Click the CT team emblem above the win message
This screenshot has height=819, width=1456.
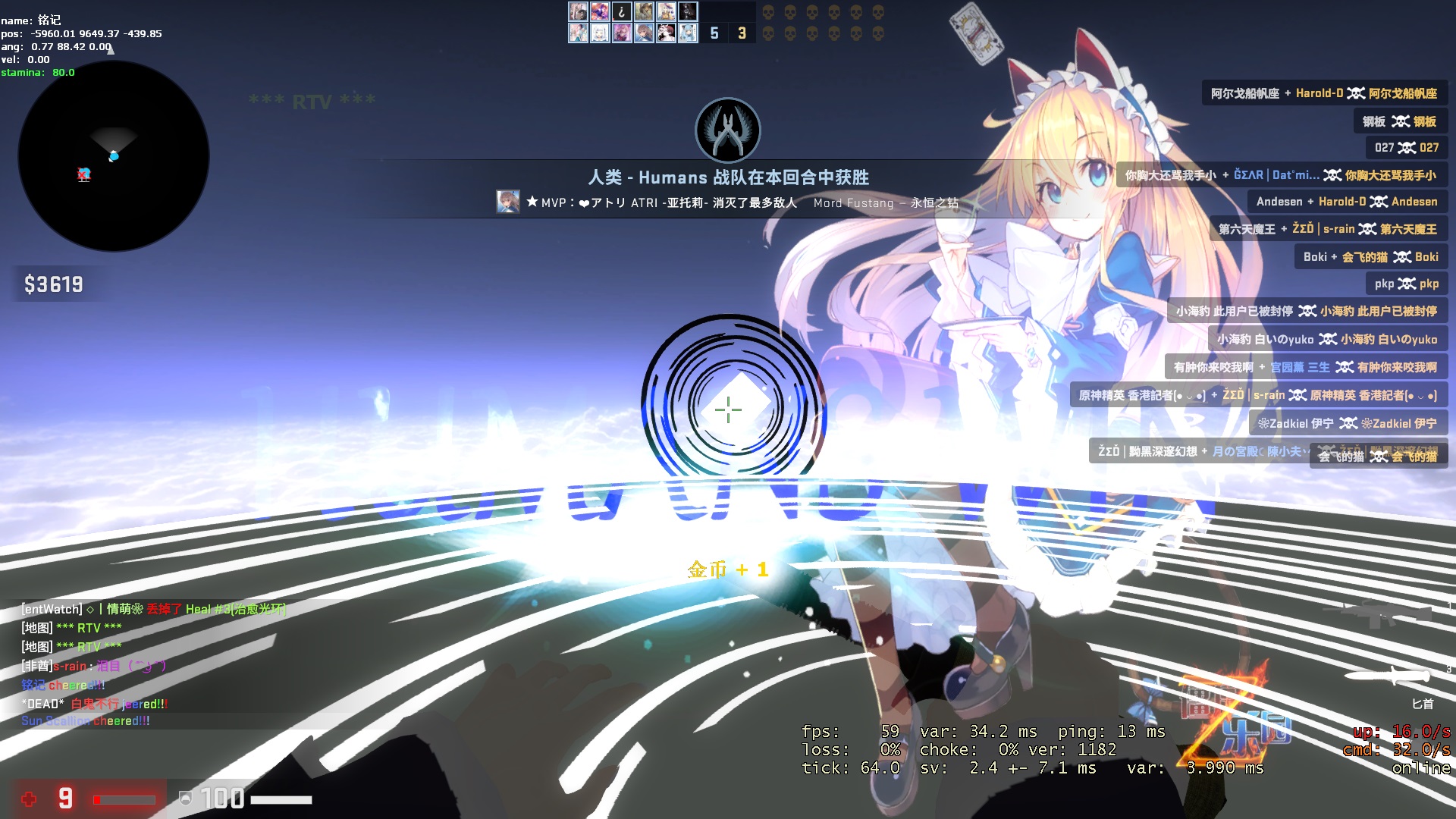pos(727,130)
